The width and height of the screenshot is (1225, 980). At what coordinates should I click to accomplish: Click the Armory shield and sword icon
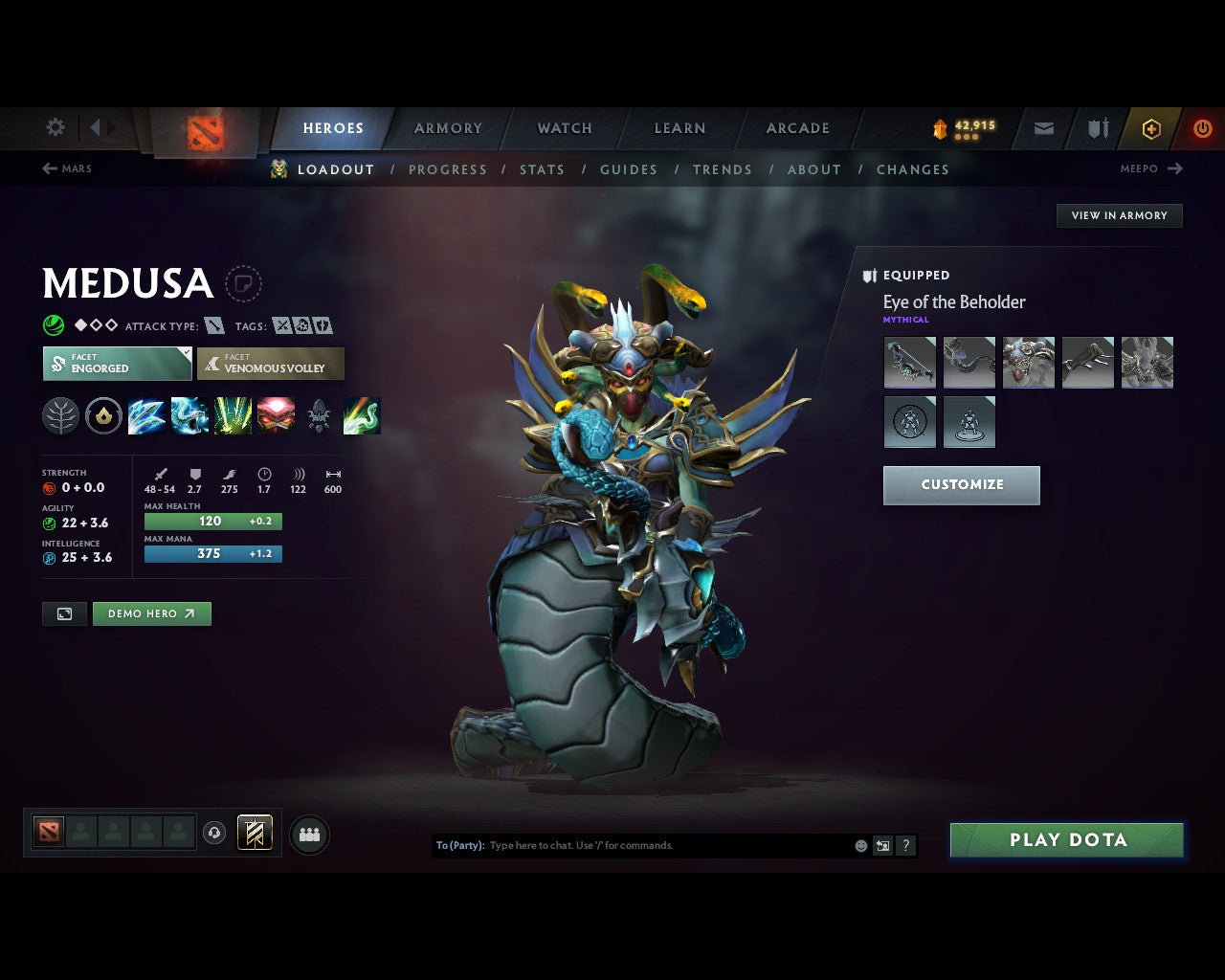click(1096, 127)
